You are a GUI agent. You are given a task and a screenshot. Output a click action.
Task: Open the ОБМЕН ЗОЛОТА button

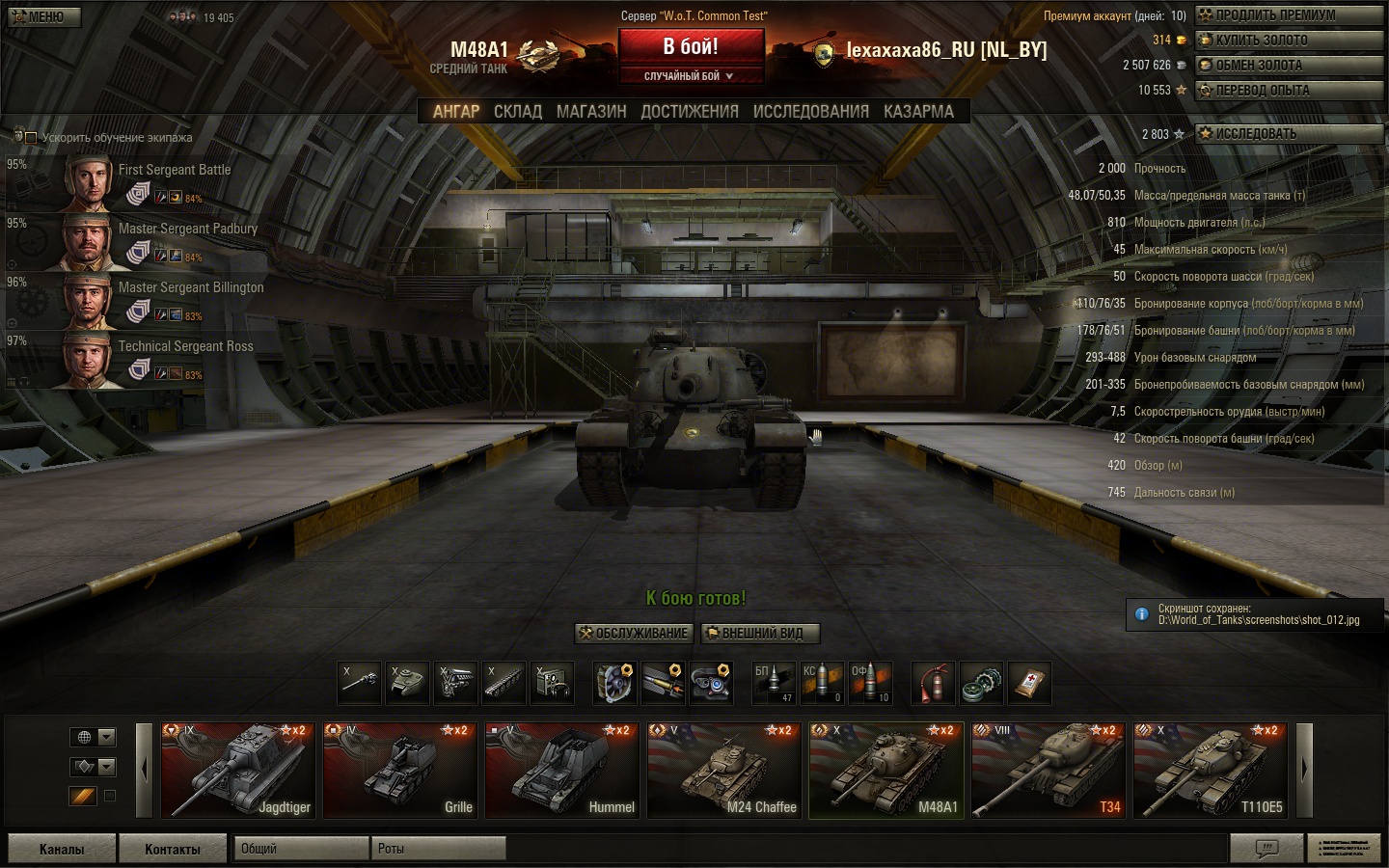[1289, 66]
